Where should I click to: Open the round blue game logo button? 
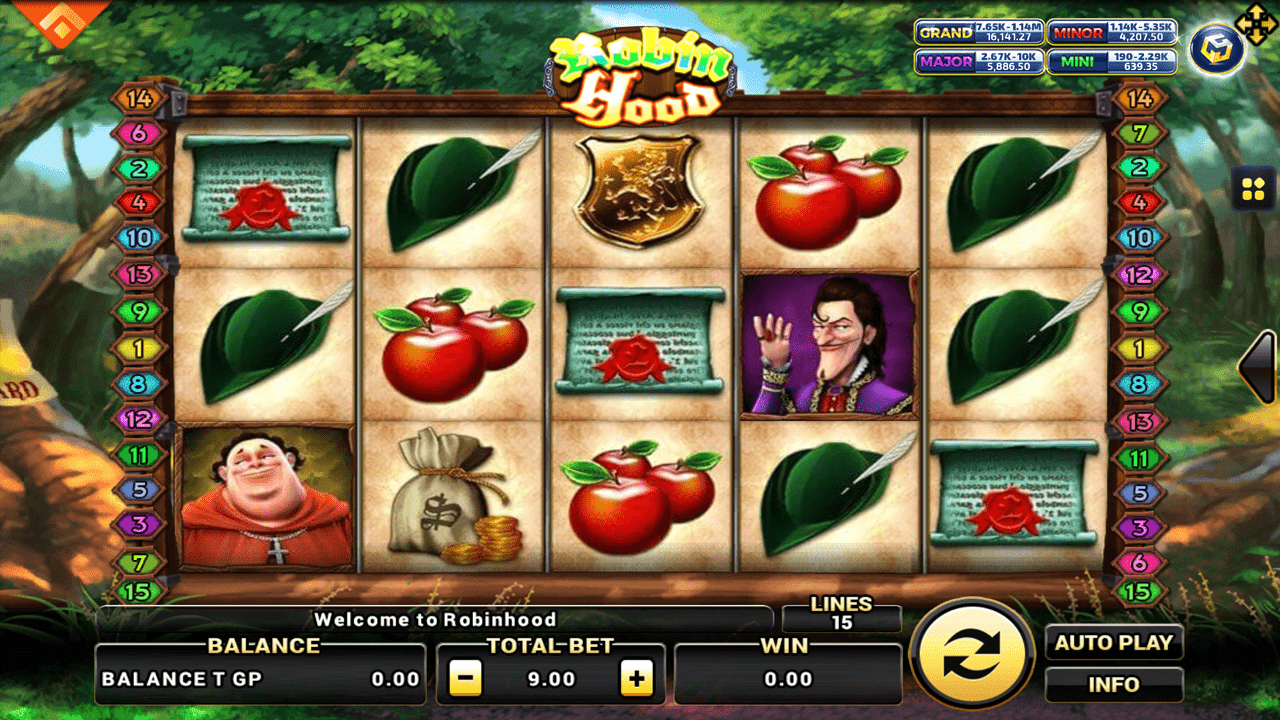click(1216, 52)
